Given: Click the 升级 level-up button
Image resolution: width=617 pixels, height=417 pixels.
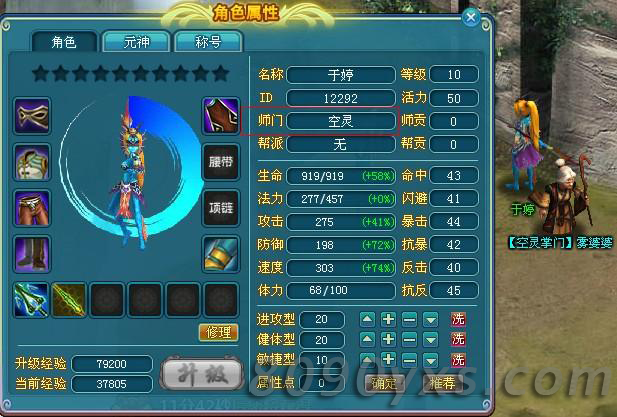Looking at the screenshot, I should pyautogui.click(x=203, y=374).
